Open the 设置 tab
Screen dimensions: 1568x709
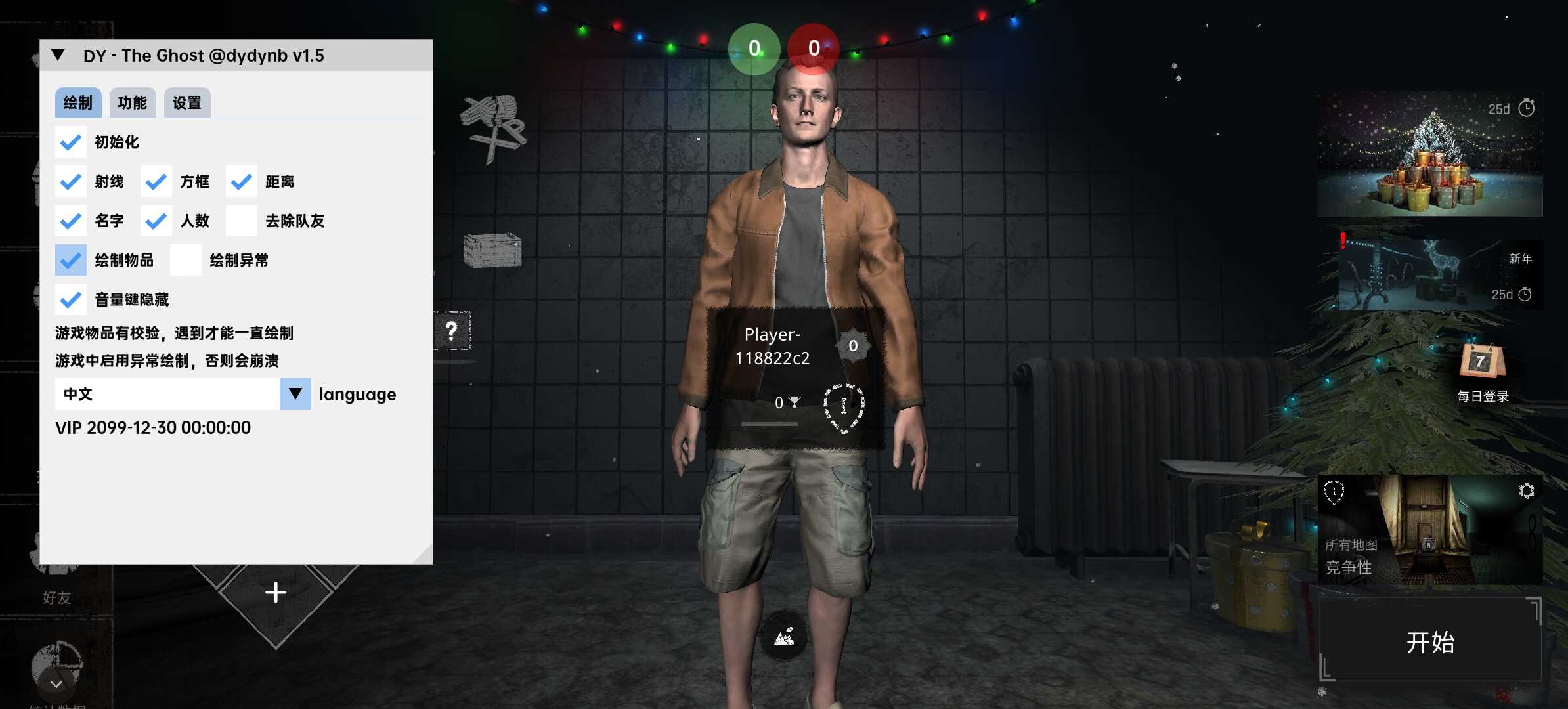186,102
